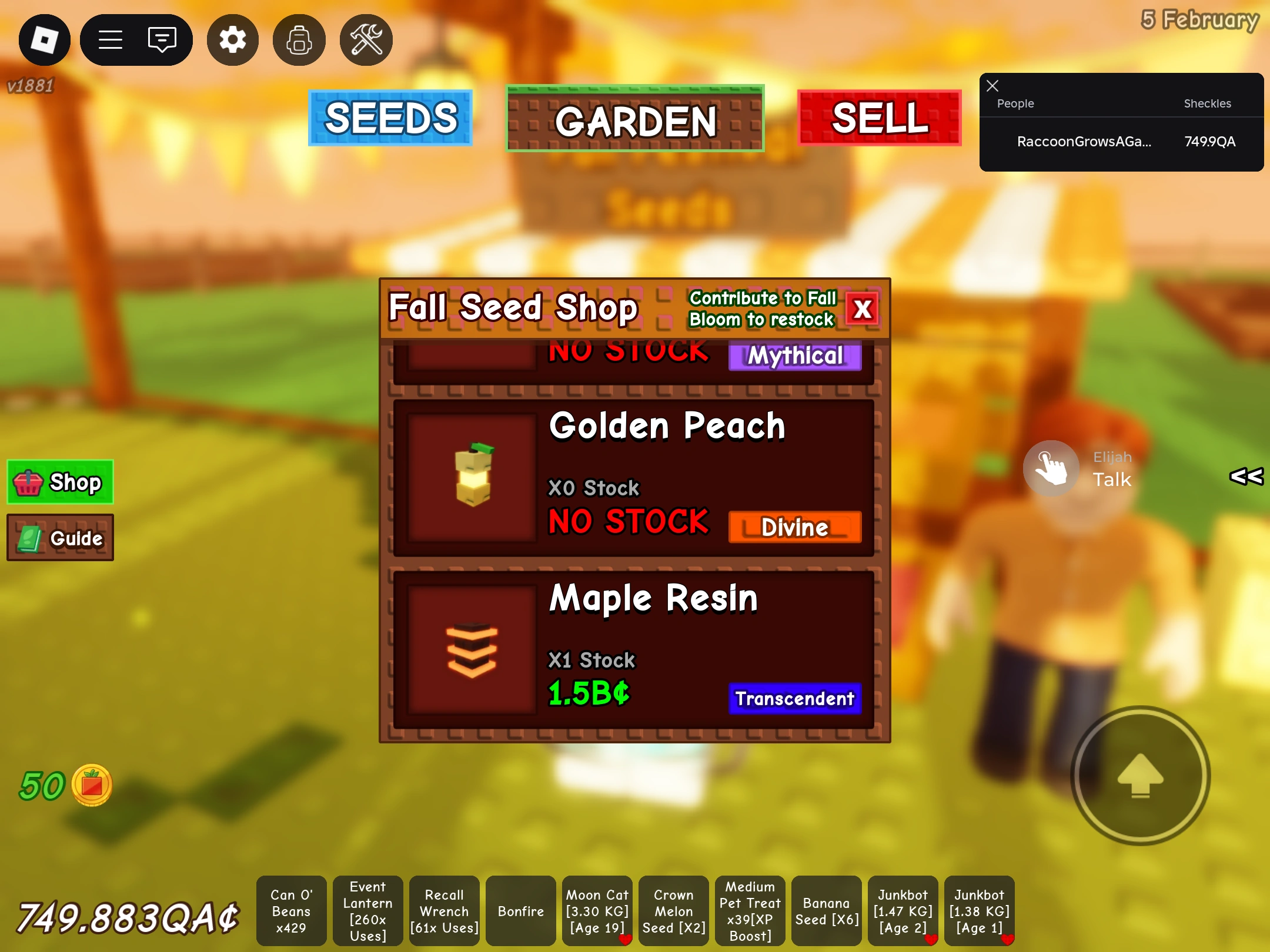The height and width of the screenshot is (952, 1270).
Task: Select the Bonfire hotbar item
Action: (x=520, y=911)
